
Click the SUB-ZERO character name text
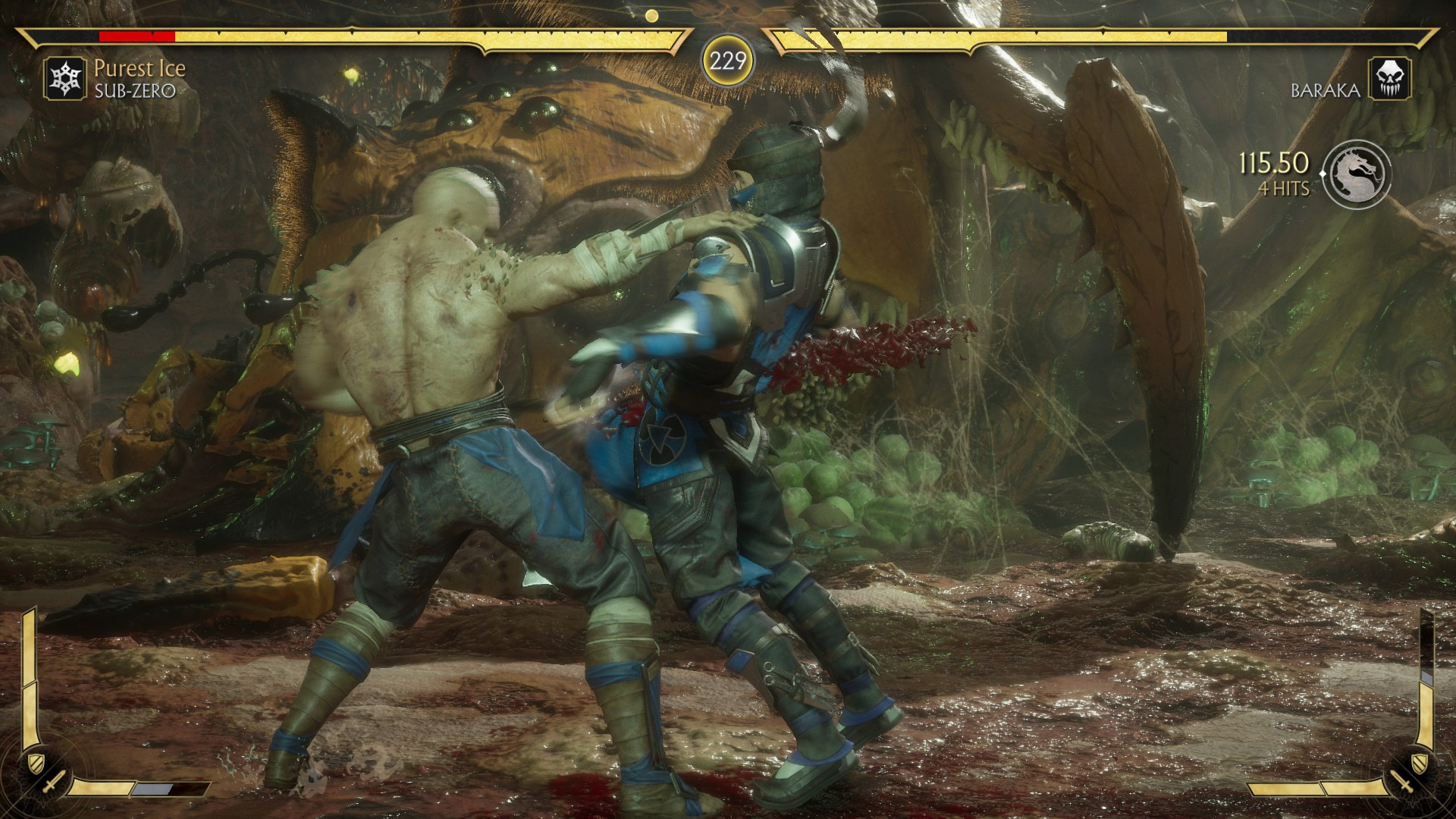(x=134, y=91)
